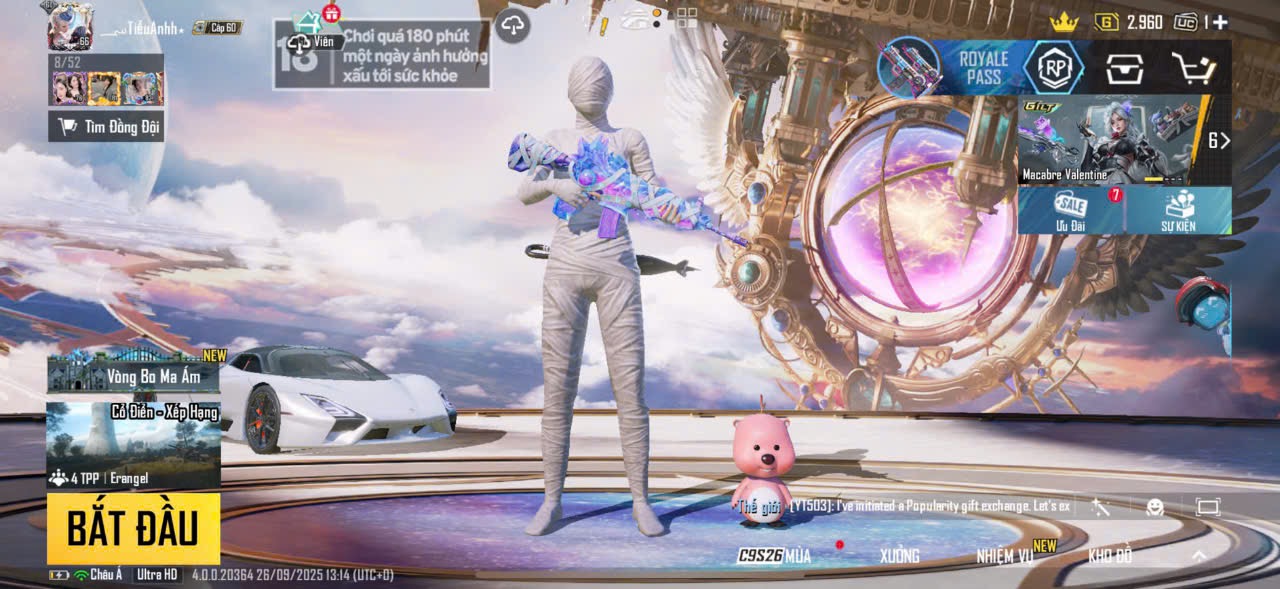
Task: View the Macabre Valentine banner
Action: 1110,140
